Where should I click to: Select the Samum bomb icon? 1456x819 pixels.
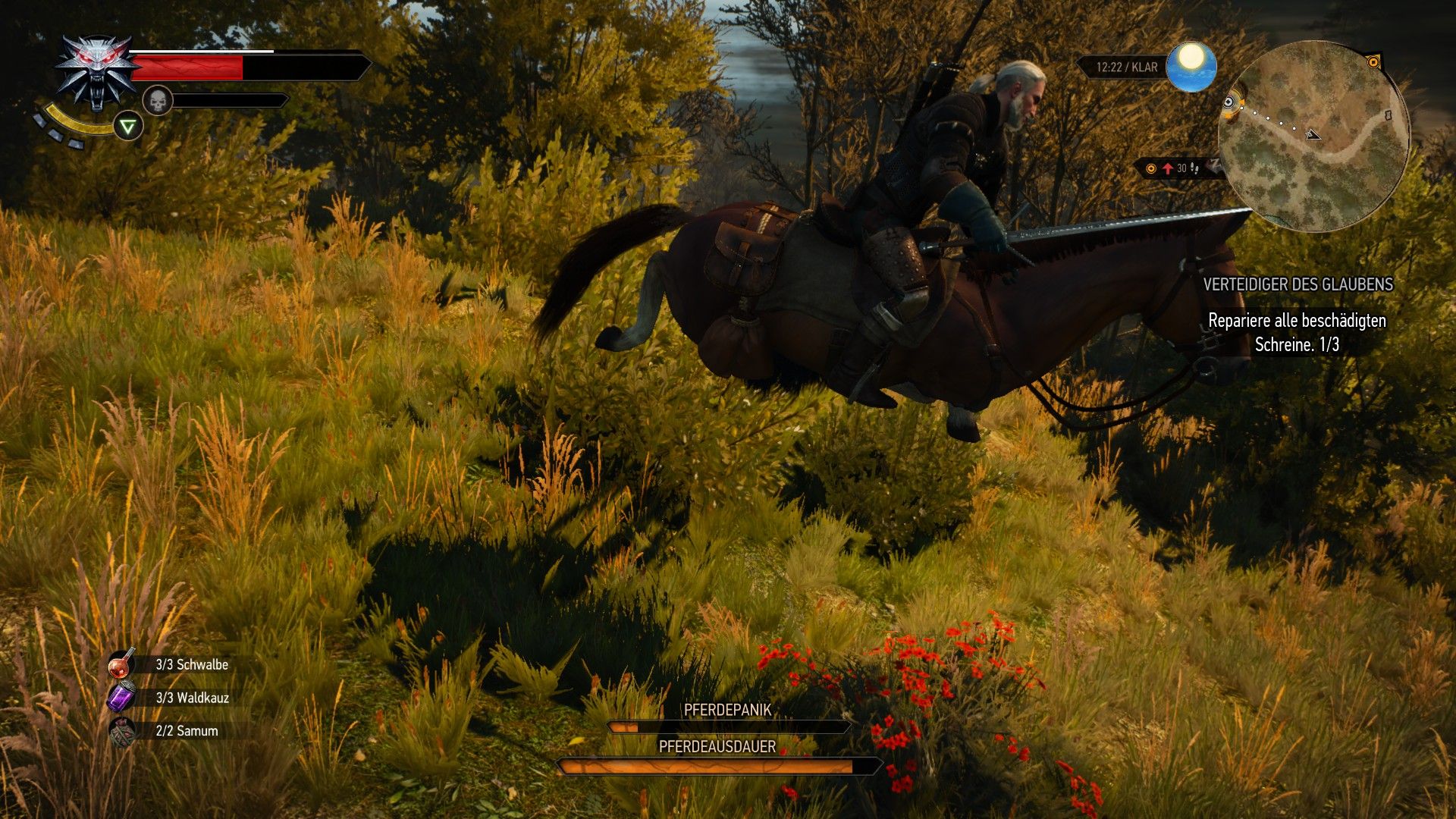pyautogui.click(x=121, y=730)
